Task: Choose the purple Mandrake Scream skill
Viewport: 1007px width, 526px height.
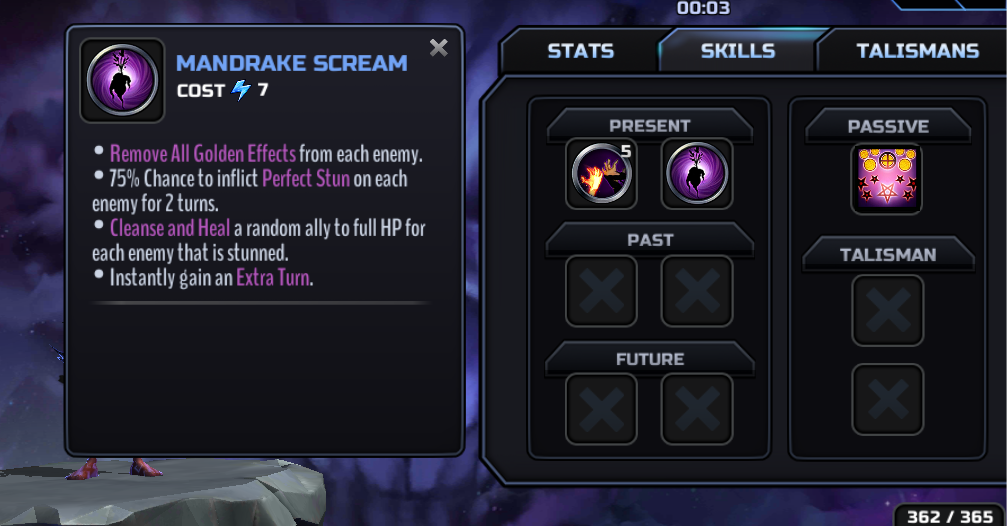Action: tap(697, 173)
